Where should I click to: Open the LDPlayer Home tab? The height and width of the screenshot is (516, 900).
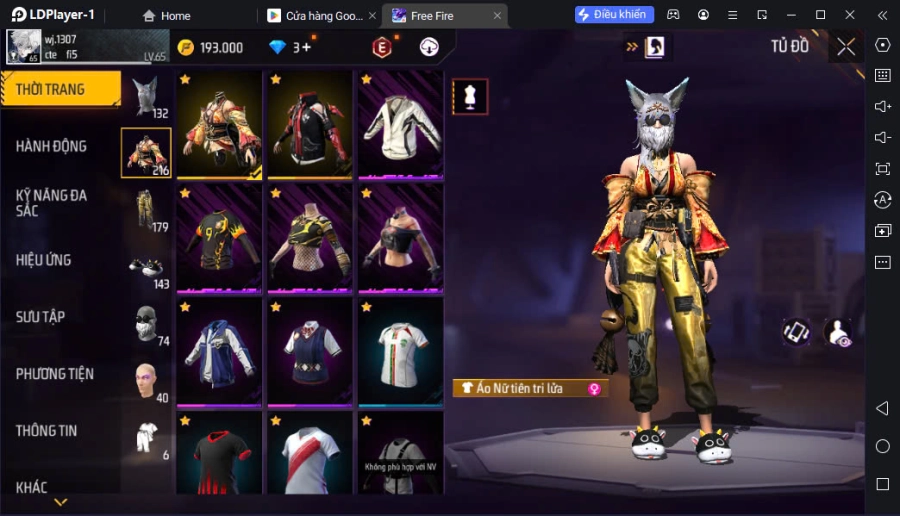(x=166, y=16)
